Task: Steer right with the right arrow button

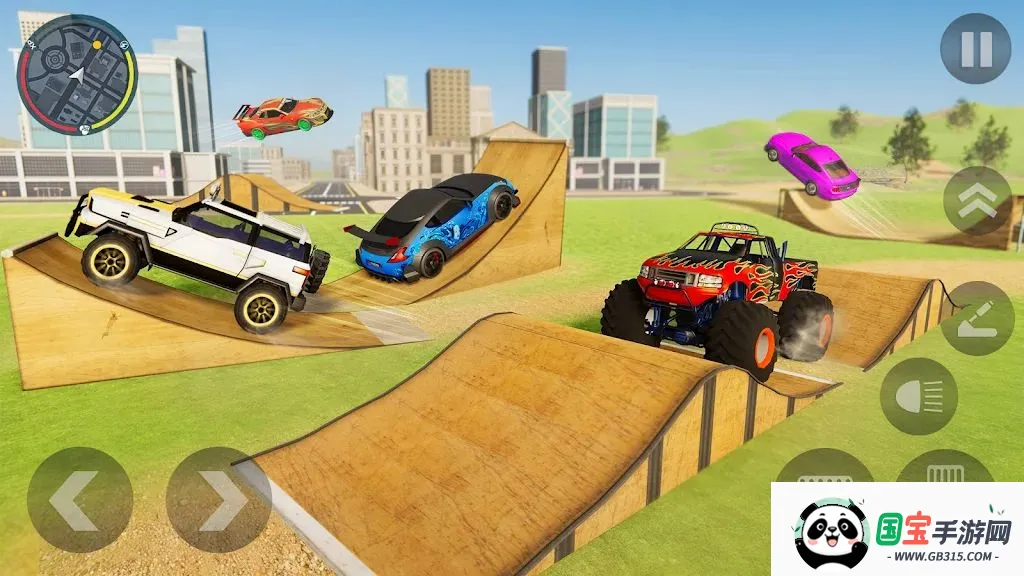Action: click(x=218, y=500)
